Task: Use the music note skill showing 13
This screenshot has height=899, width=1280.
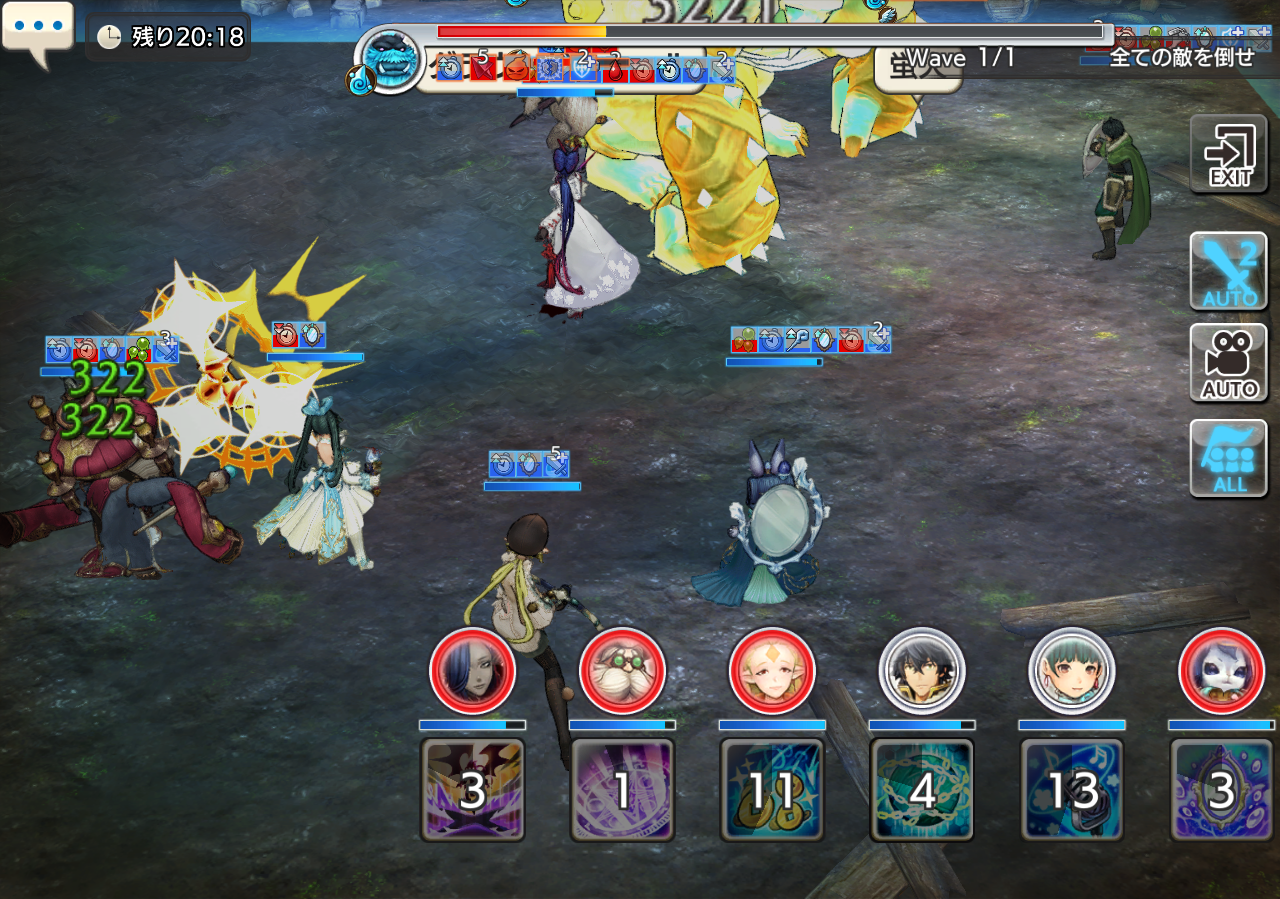Action: [1072, 790]
